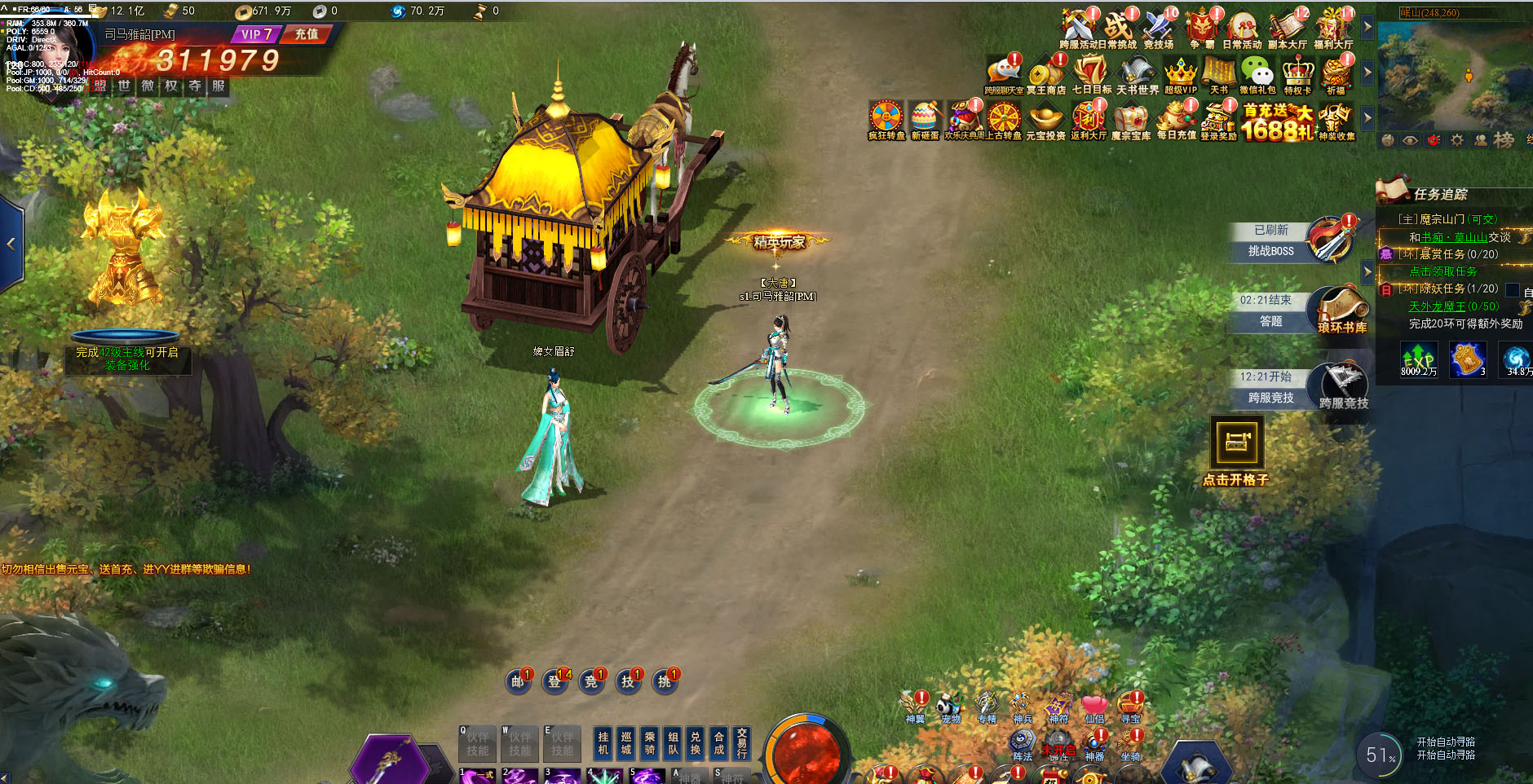Image resolution: width=1533 pixels, height=784 pixels.
Task: Open the 合成 synthesis button
Action: 718,742
